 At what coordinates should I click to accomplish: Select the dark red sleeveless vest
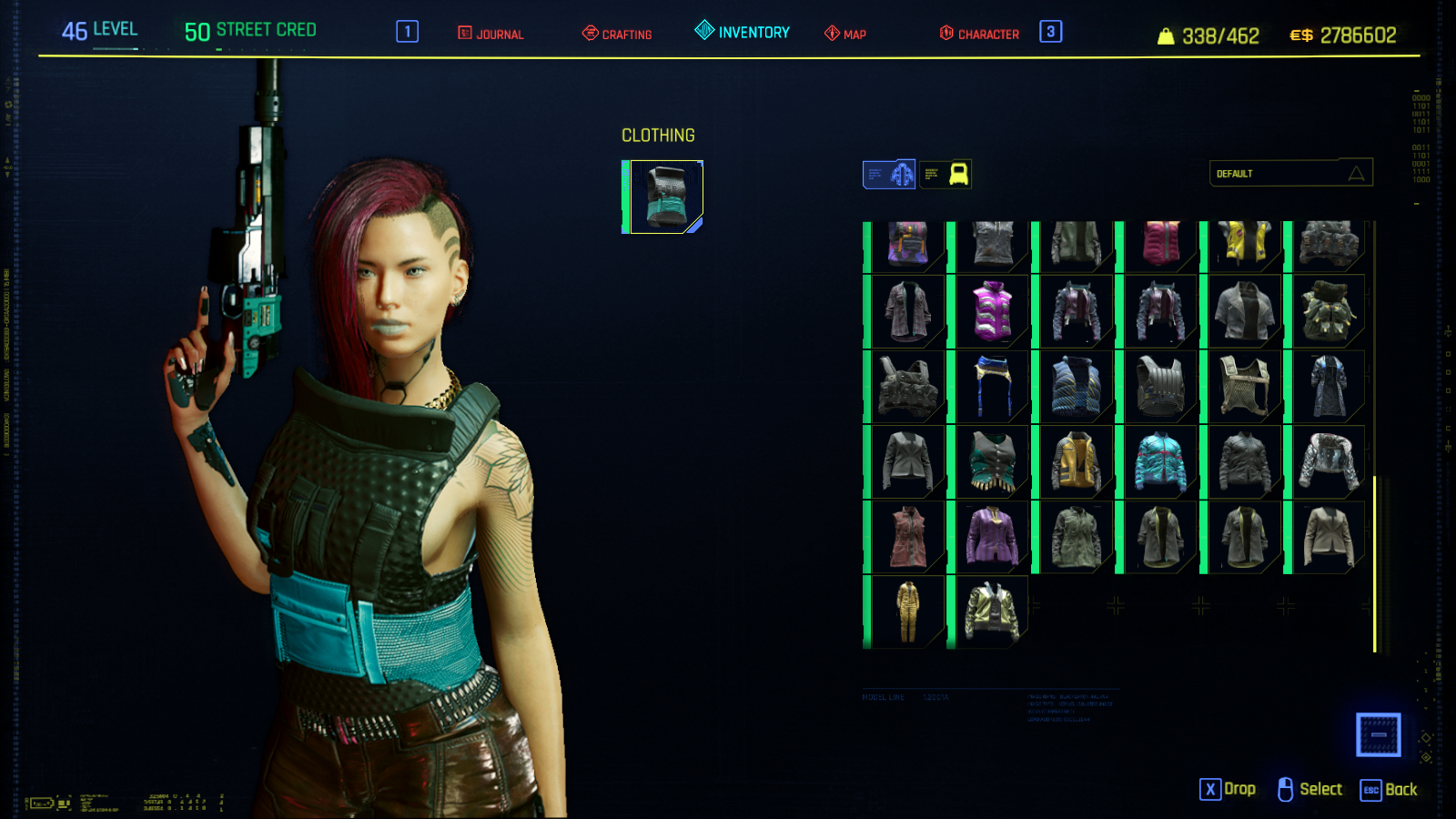(x=907, y=537)
